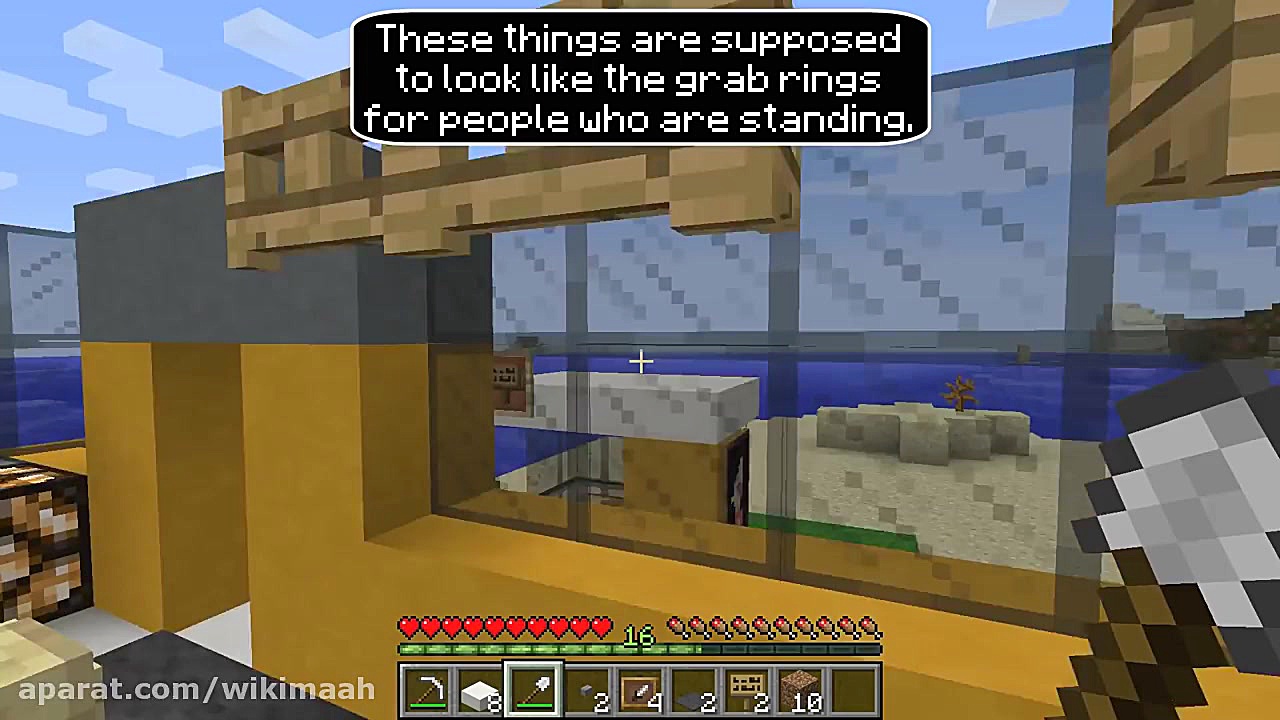Click the currently selected iron shovel slot
The height and width of the screenshot is (720, 1280).
(533, 690)
